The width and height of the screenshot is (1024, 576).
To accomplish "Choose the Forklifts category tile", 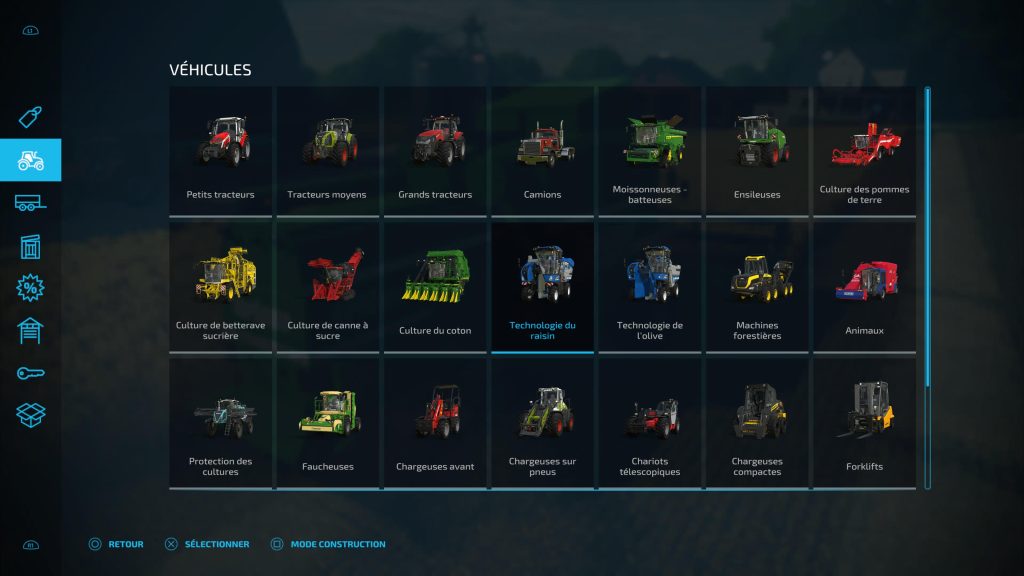I will click(864, 422).
